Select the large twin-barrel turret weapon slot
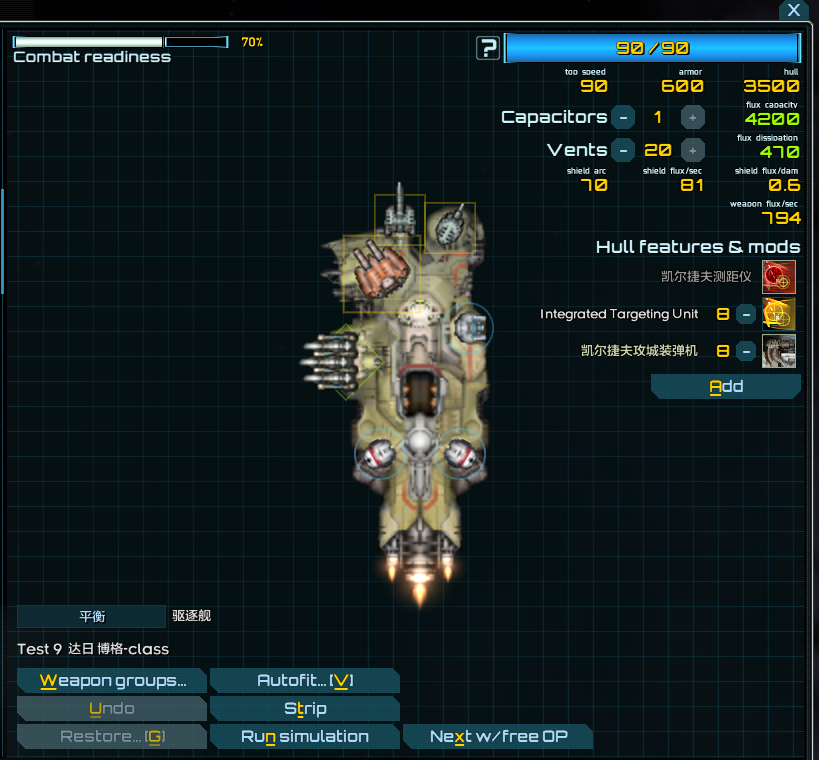The width and height of the screenshot is (819, 760). tap(374, 266)
